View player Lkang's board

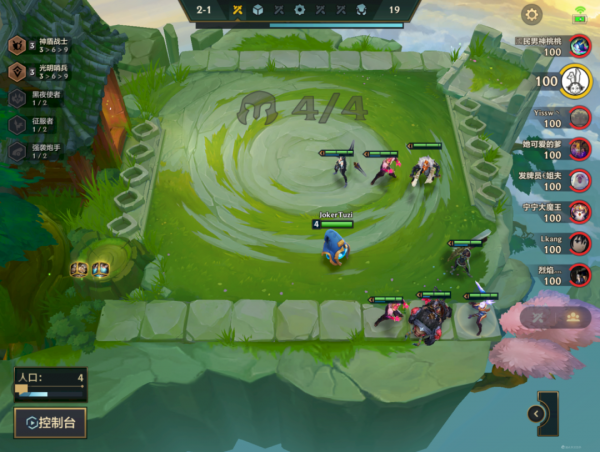coord(579,244)
